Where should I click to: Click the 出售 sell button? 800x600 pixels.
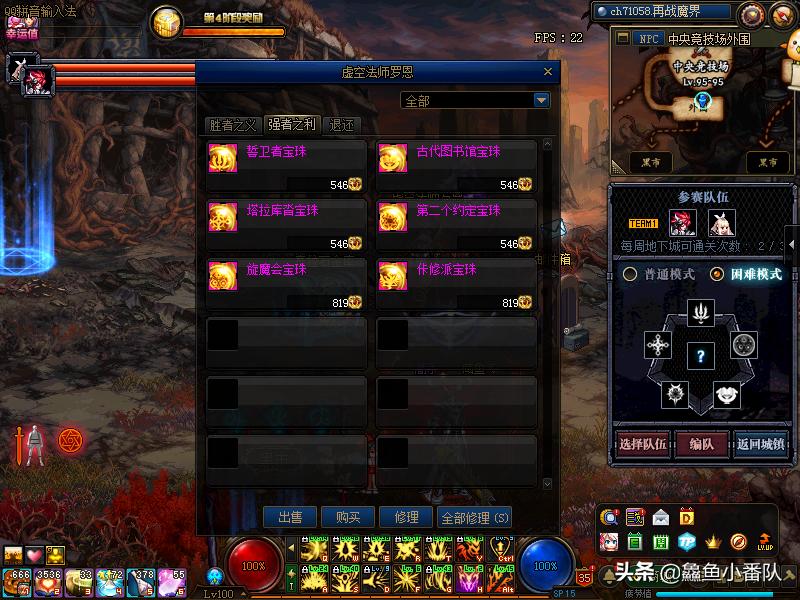290,517
